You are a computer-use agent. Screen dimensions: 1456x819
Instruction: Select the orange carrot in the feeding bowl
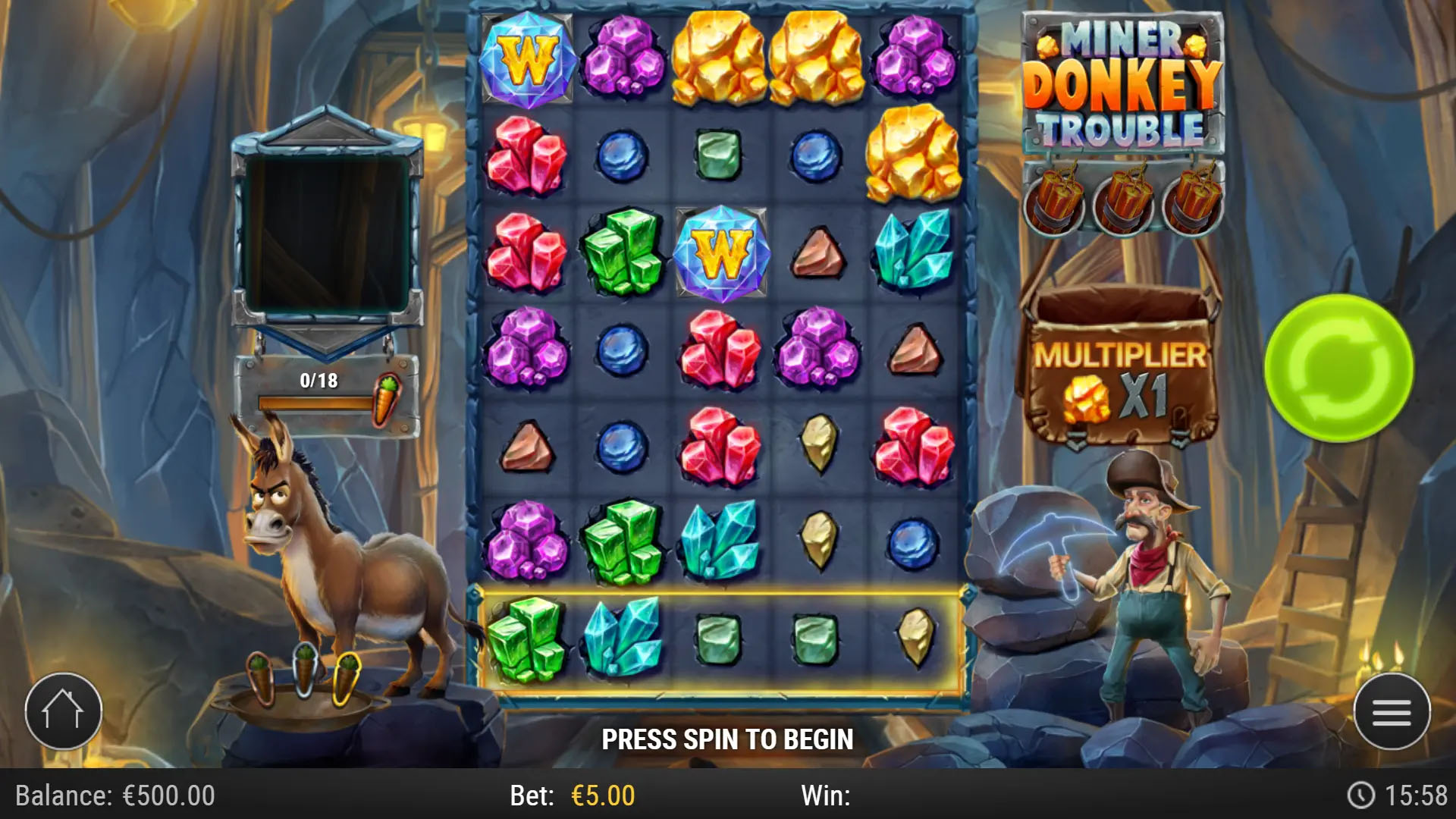(x=260, y=676)
